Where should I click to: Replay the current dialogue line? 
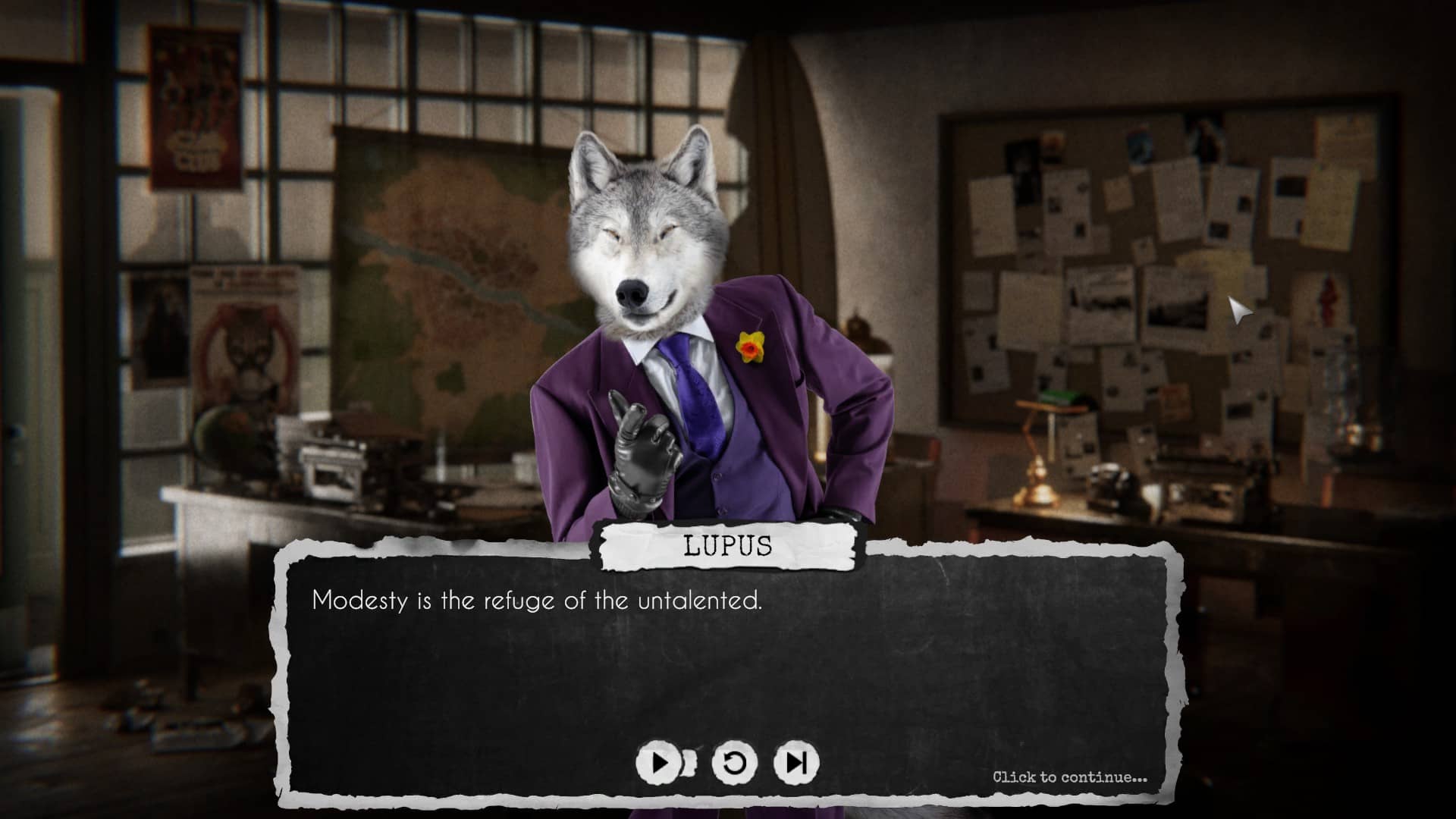click(x=734, y=762)
